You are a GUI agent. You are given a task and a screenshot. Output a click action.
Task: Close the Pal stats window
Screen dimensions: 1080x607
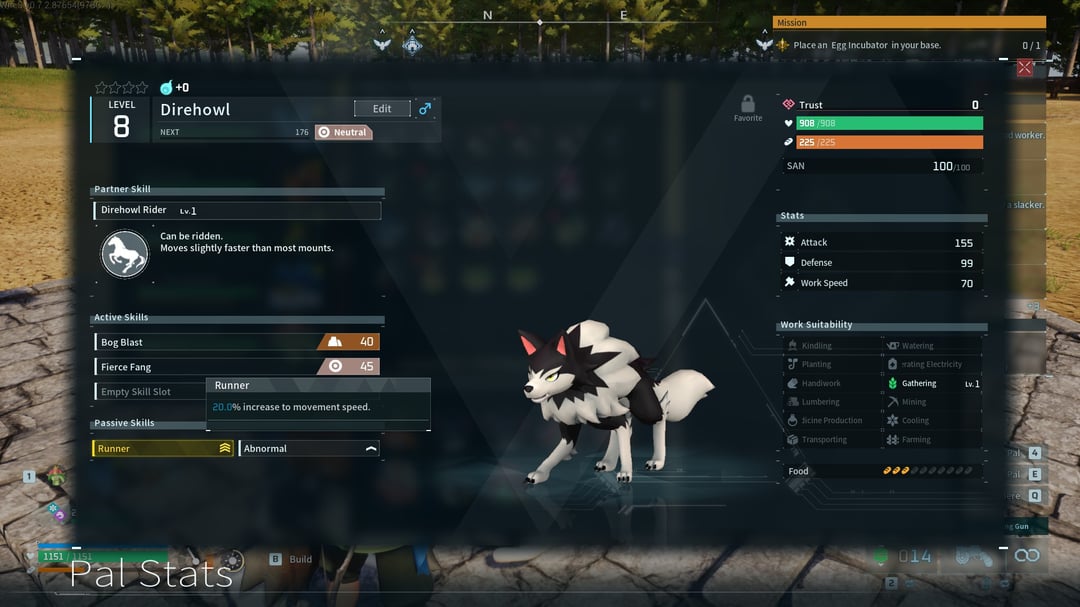click(x=1024, y=68)
